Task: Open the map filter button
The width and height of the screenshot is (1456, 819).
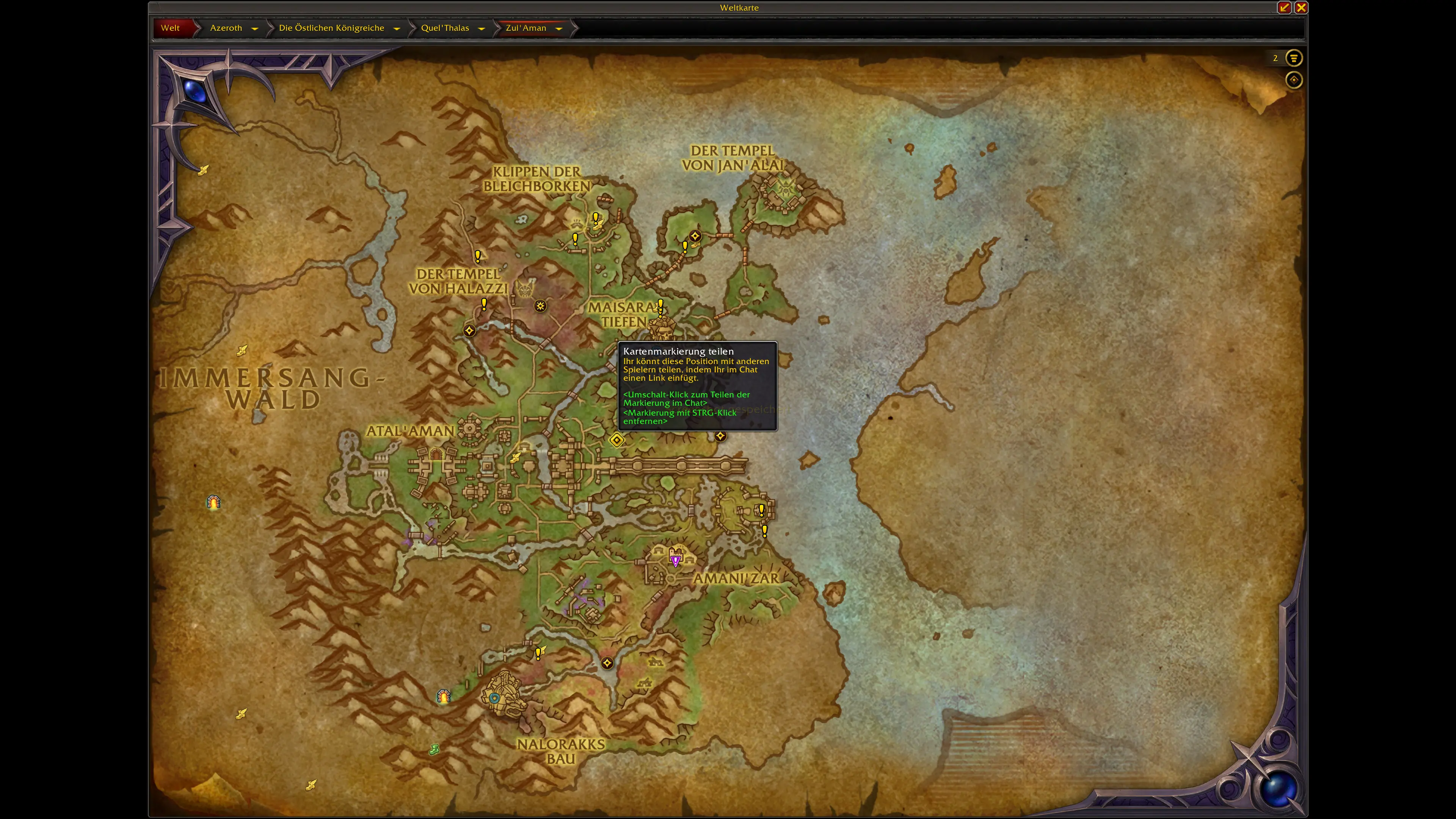Action: coord(1294,58)
